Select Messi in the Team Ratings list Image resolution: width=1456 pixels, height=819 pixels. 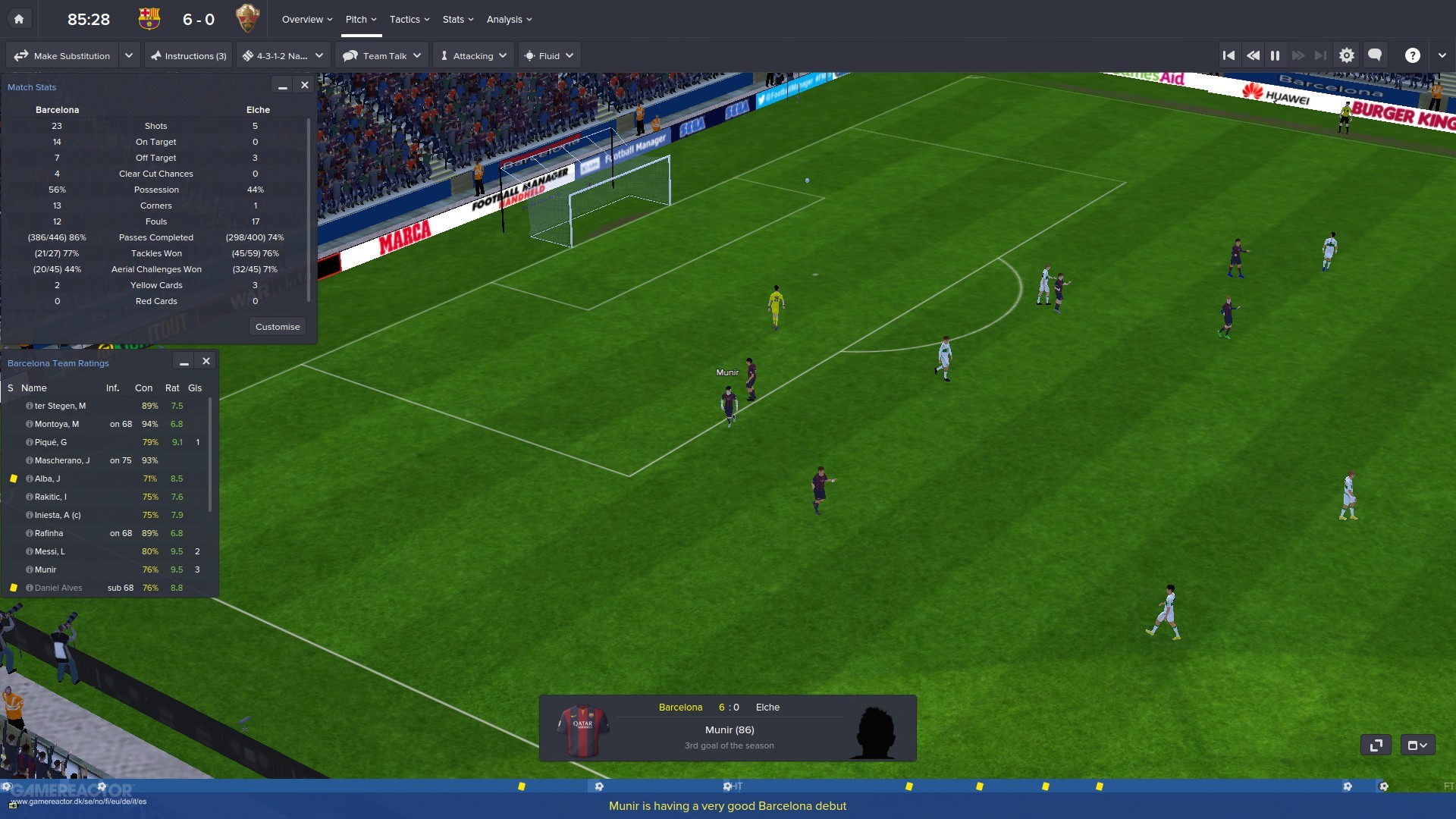point(50,551)
